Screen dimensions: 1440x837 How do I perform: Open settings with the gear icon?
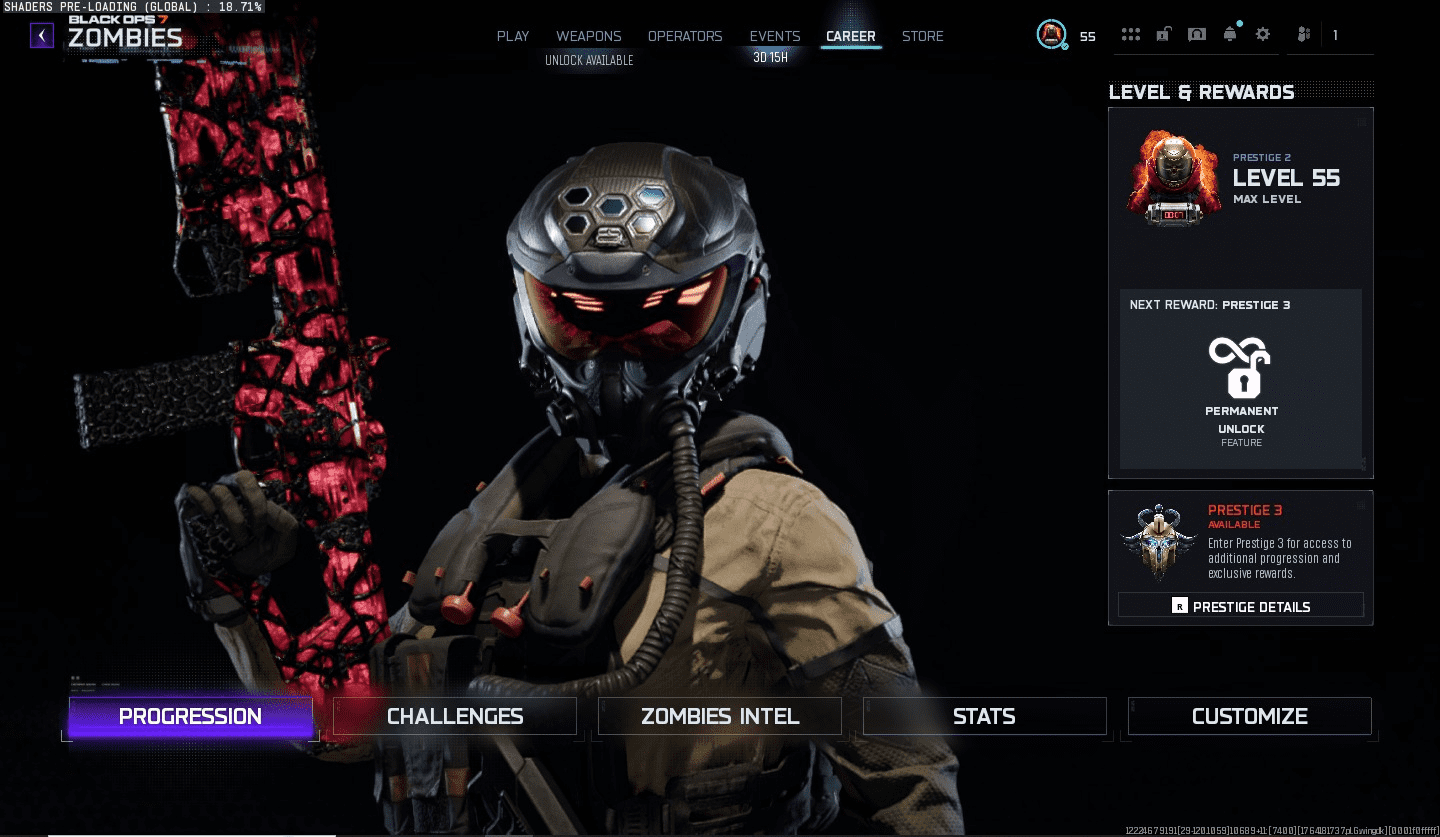[x=1263, y=35]
